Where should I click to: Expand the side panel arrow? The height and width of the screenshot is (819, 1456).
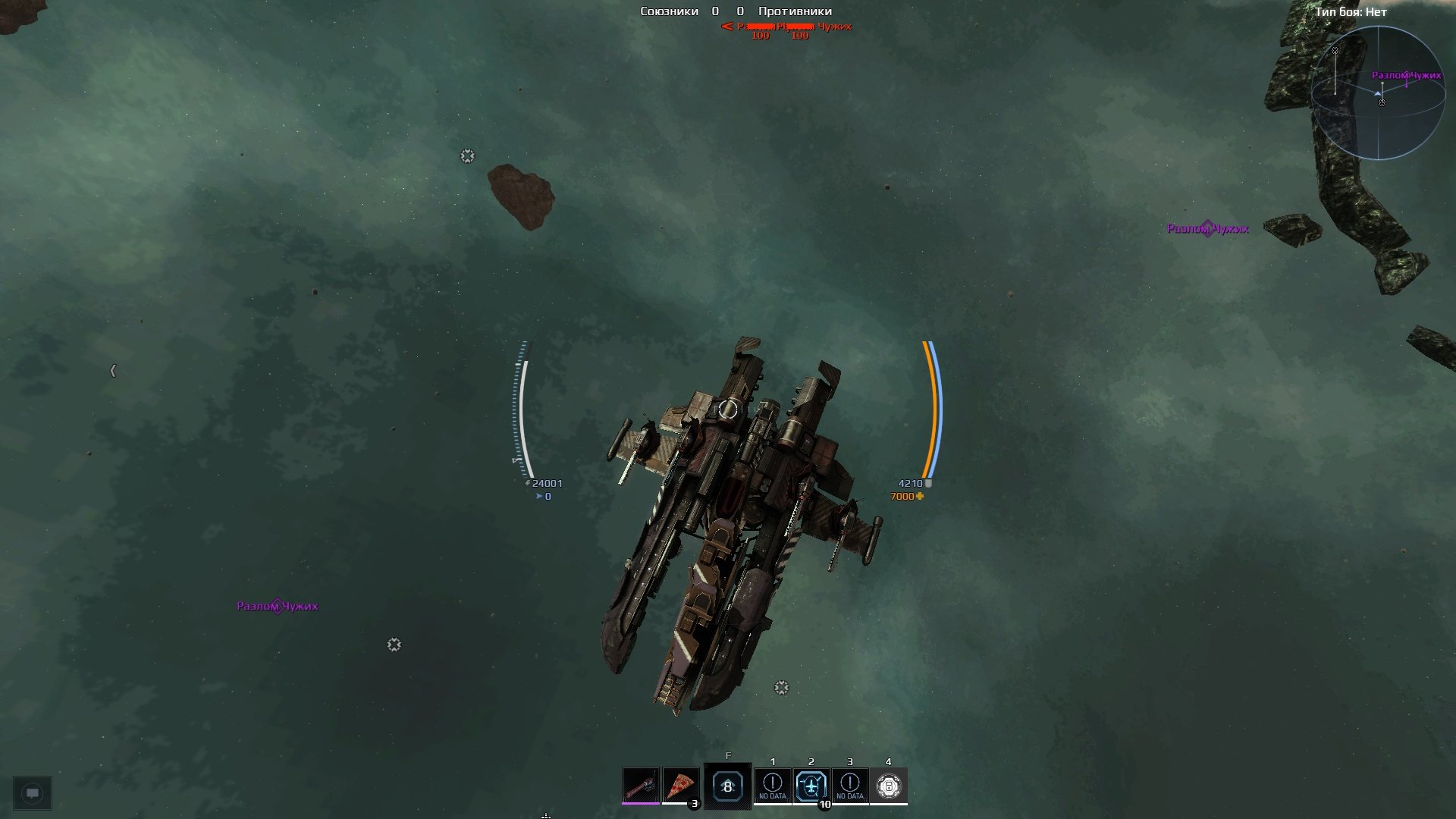pyautogui.click(x=113, y=371)
